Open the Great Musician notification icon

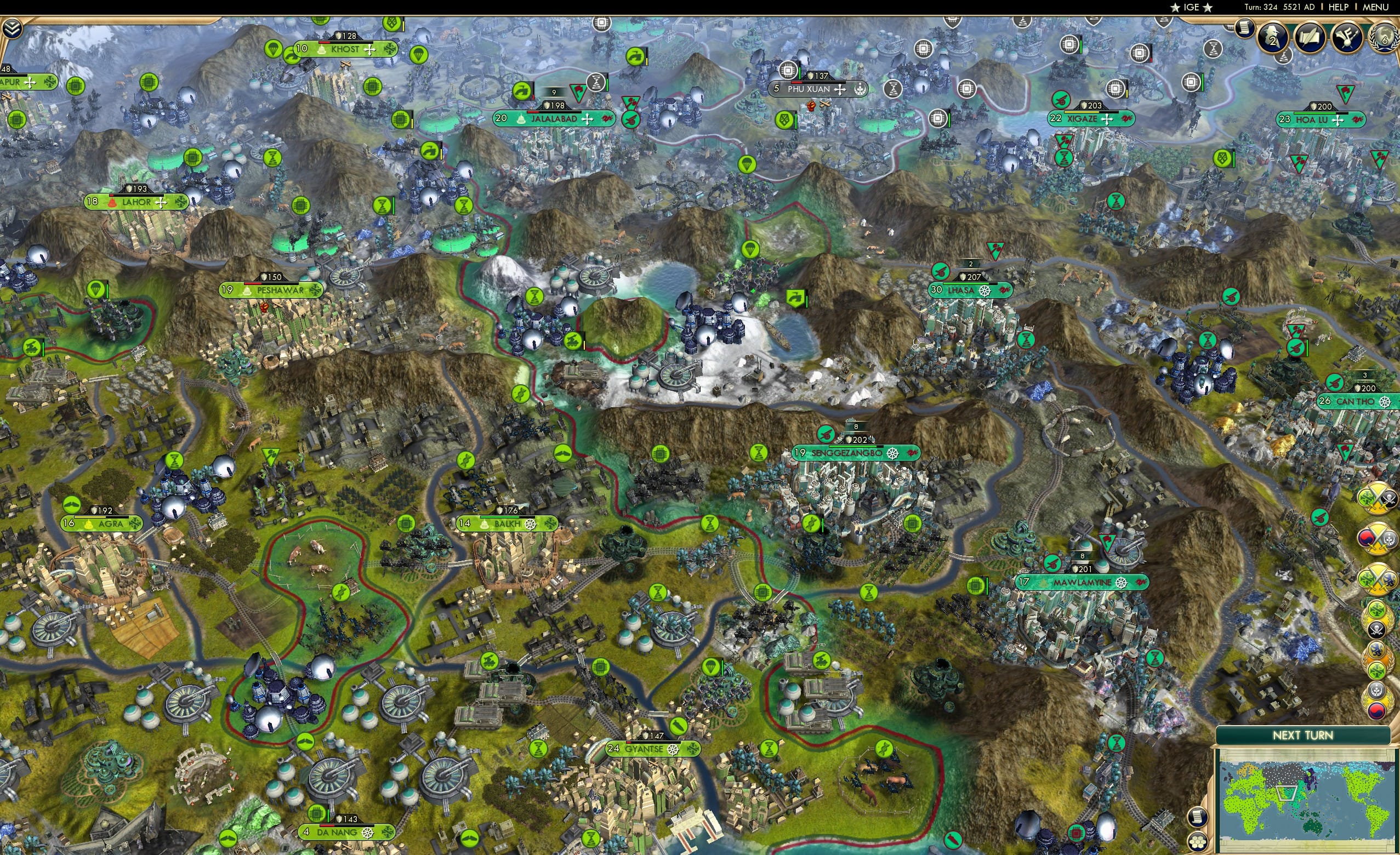click(x=1348, y=38)
